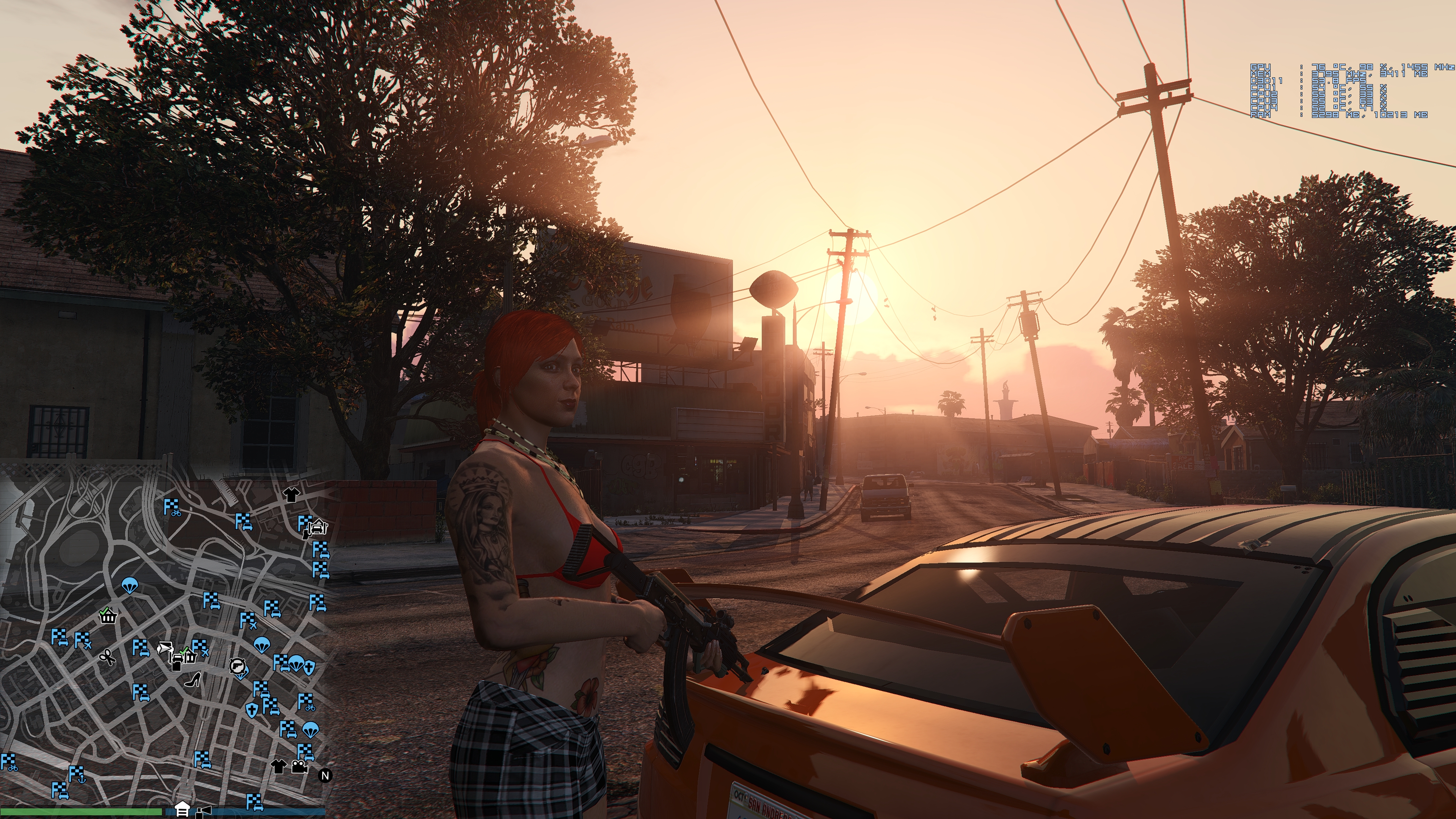Click the north compass indicator
The height and width of the screenshot is (819, 1456).
(325, 775)
